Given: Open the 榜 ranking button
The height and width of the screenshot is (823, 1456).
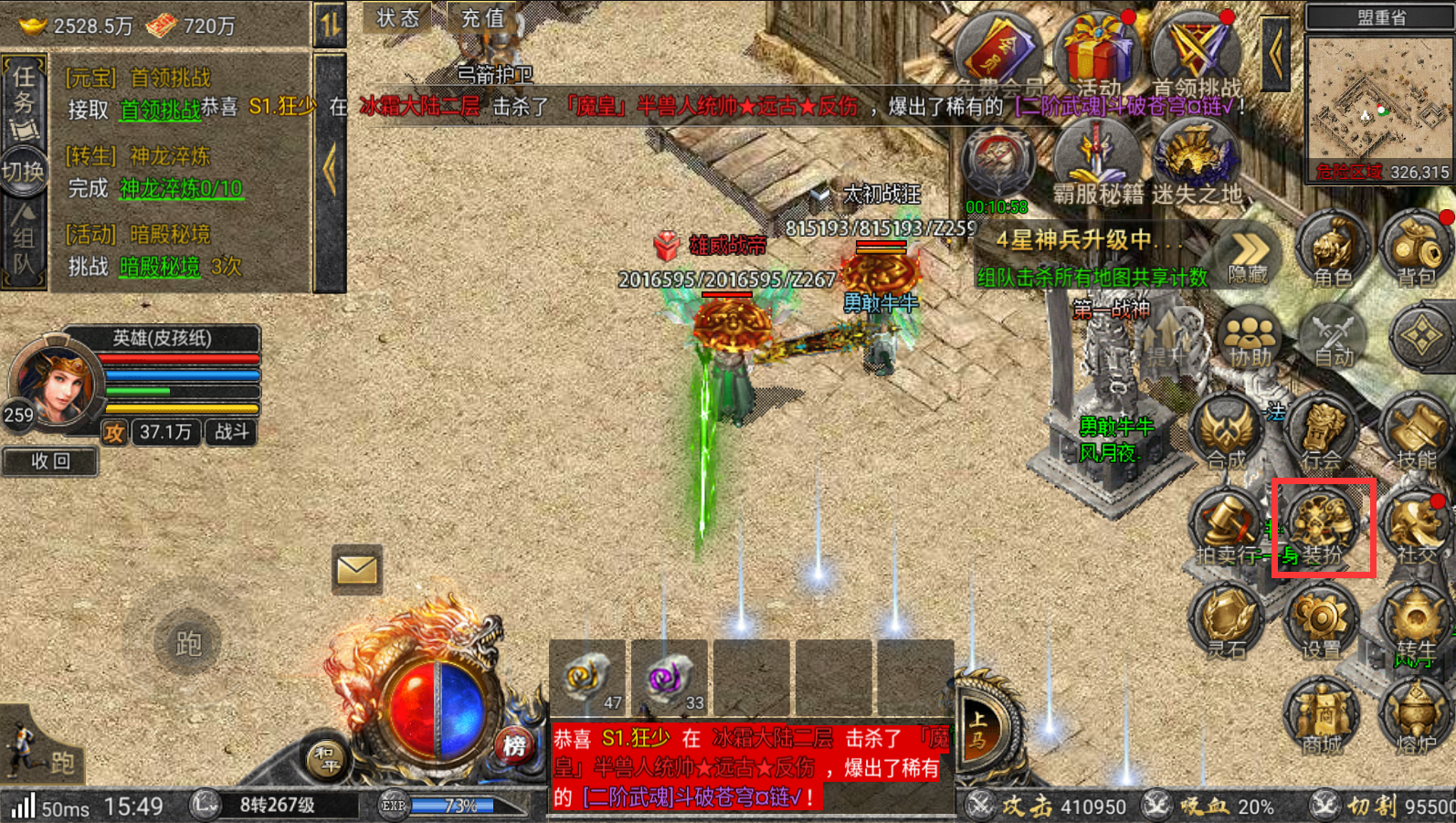Looking at the screenshot, I should point(514,746).
